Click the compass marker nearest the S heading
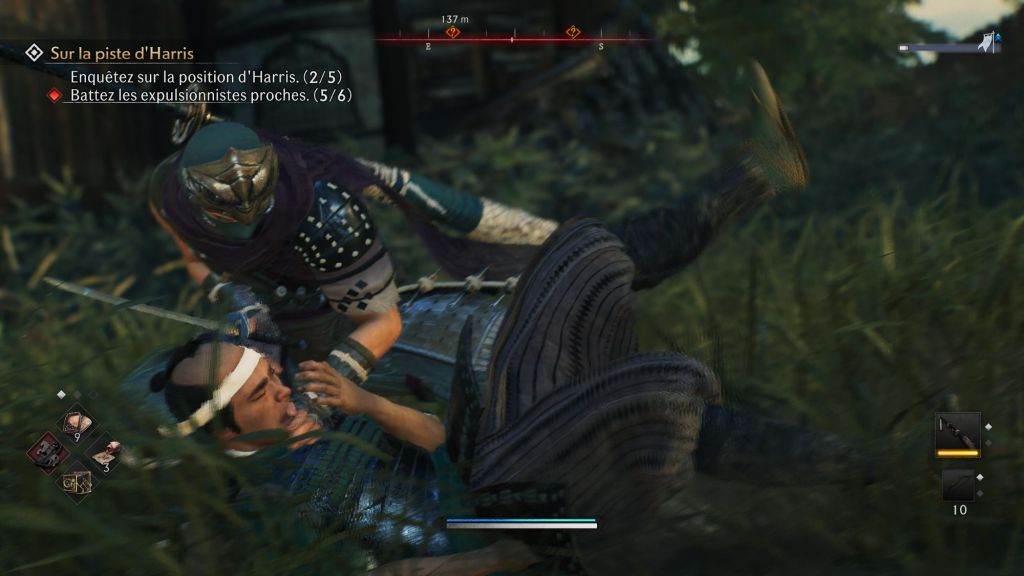 (x=572, y=33)
